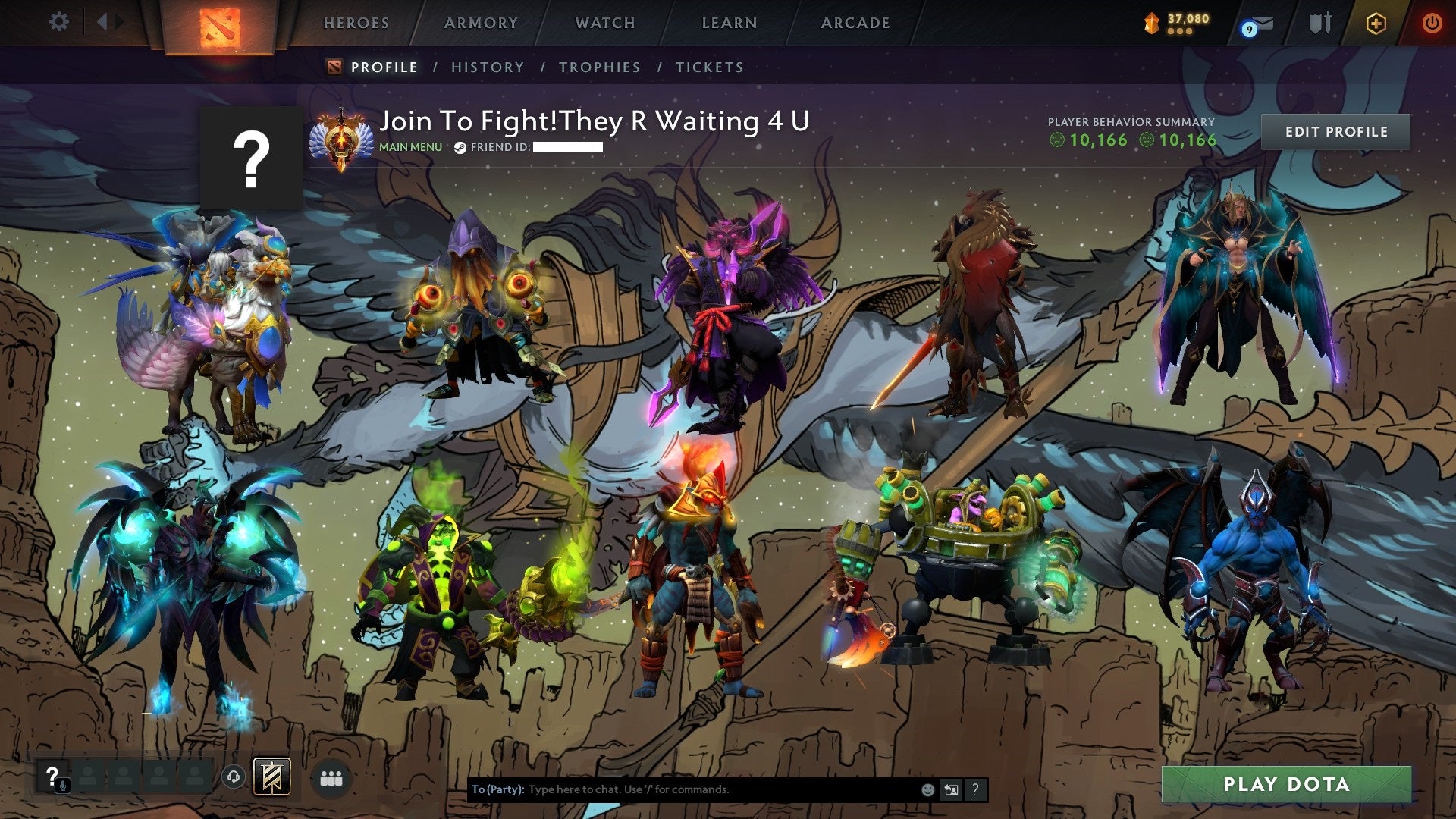Open the Armory shield and sword icon

pyautogui.click(x=1323, y=23)
